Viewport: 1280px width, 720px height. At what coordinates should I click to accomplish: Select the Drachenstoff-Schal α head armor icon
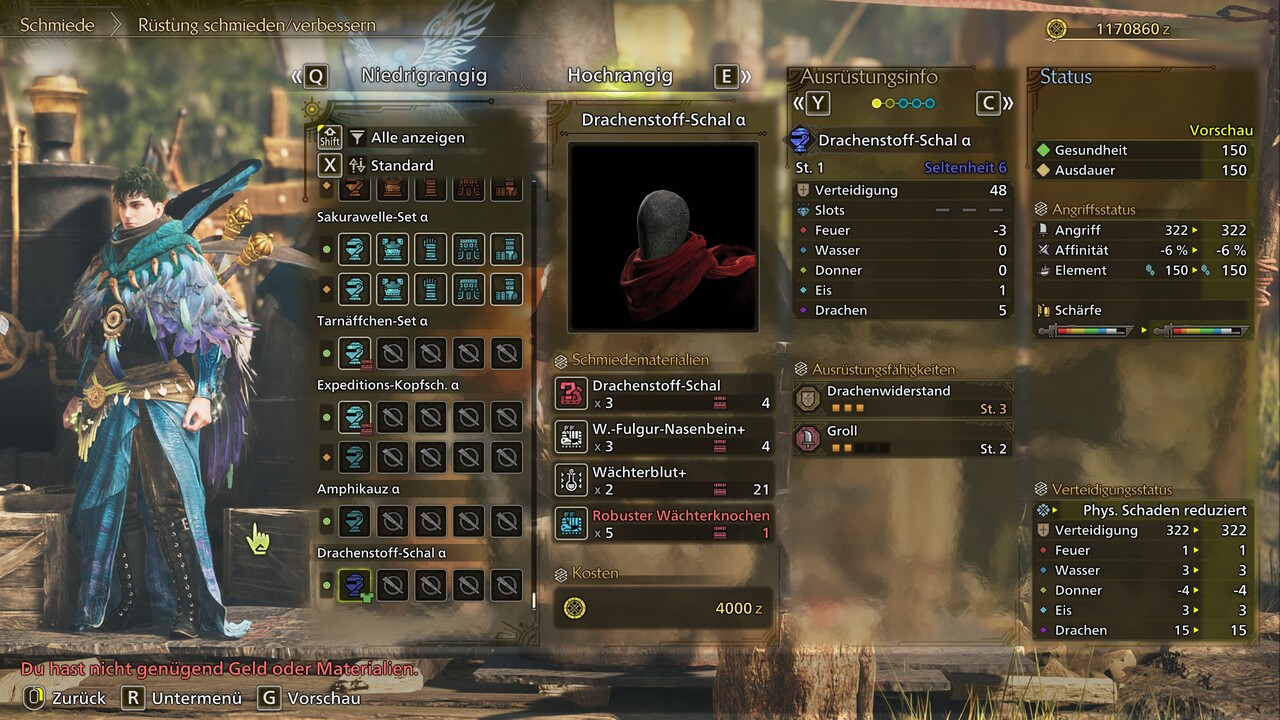(x=354, y=585)
